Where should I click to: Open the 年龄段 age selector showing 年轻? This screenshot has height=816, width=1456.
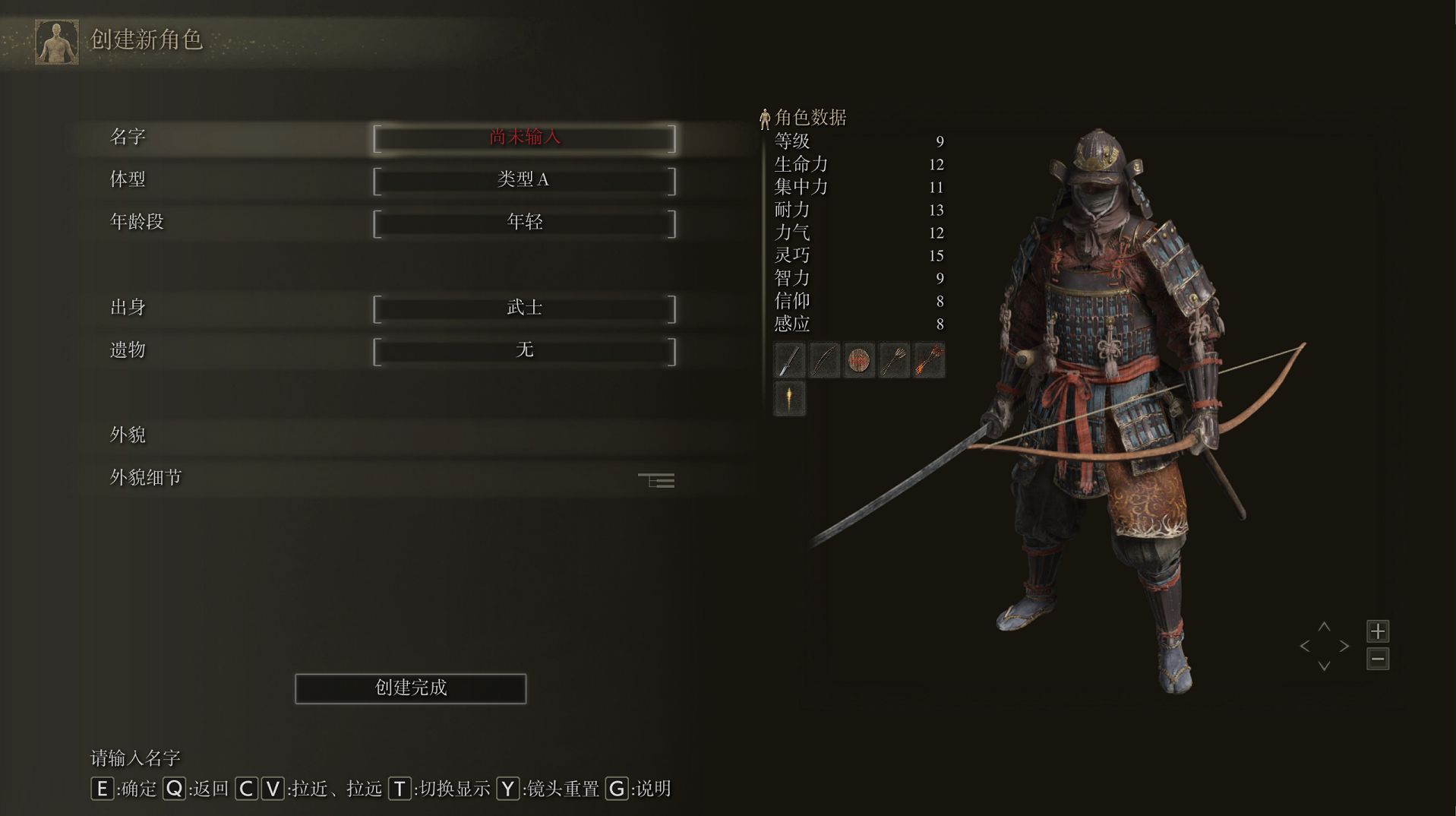click(524, 223)
